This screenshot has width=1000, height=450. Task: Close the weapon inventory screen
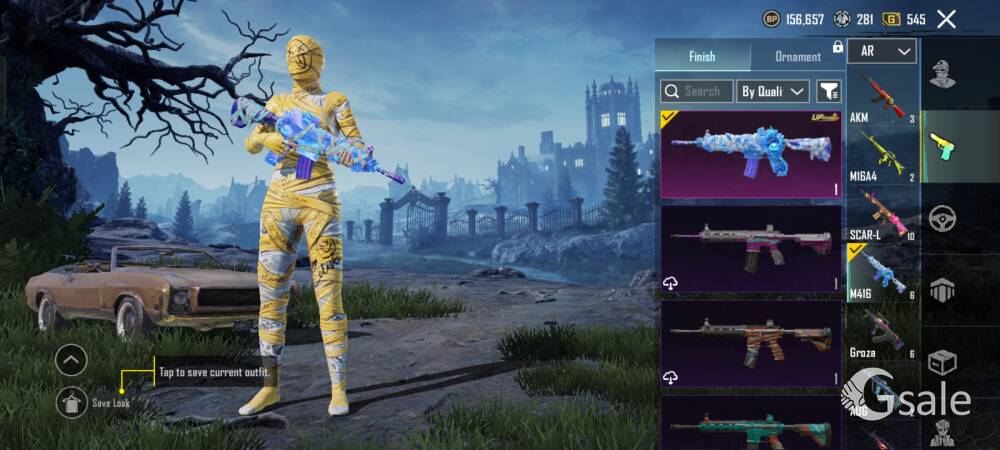point(946,19)
